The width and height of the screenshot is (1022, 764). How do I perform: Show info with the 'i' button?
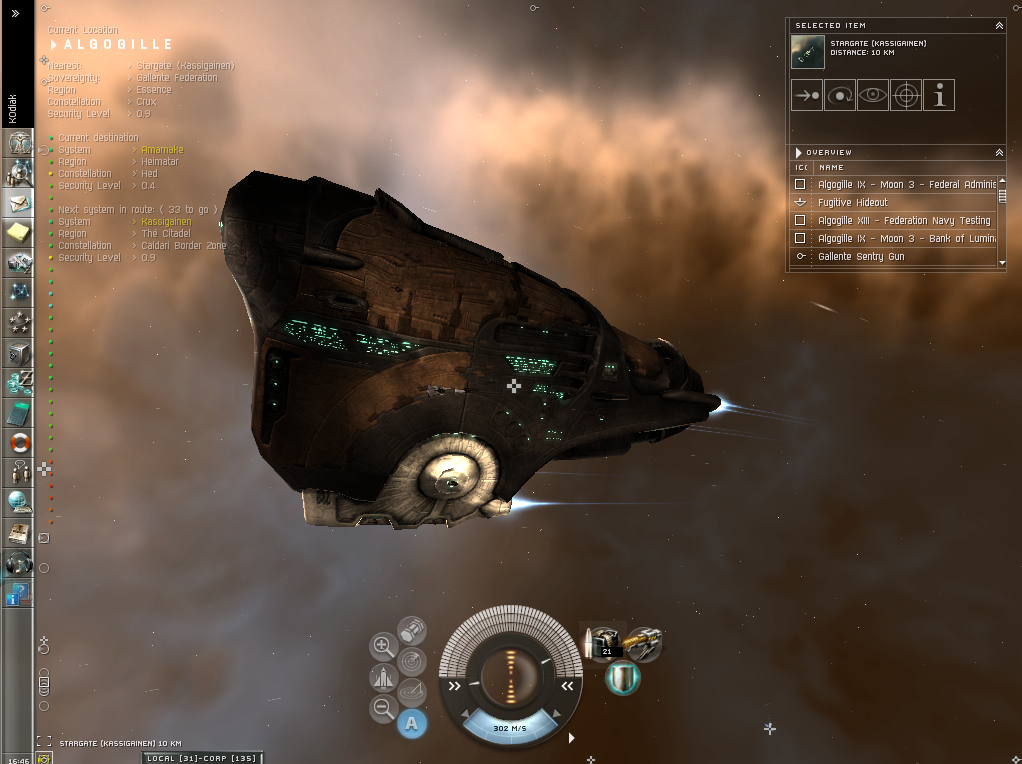click(x=939, y=95)
